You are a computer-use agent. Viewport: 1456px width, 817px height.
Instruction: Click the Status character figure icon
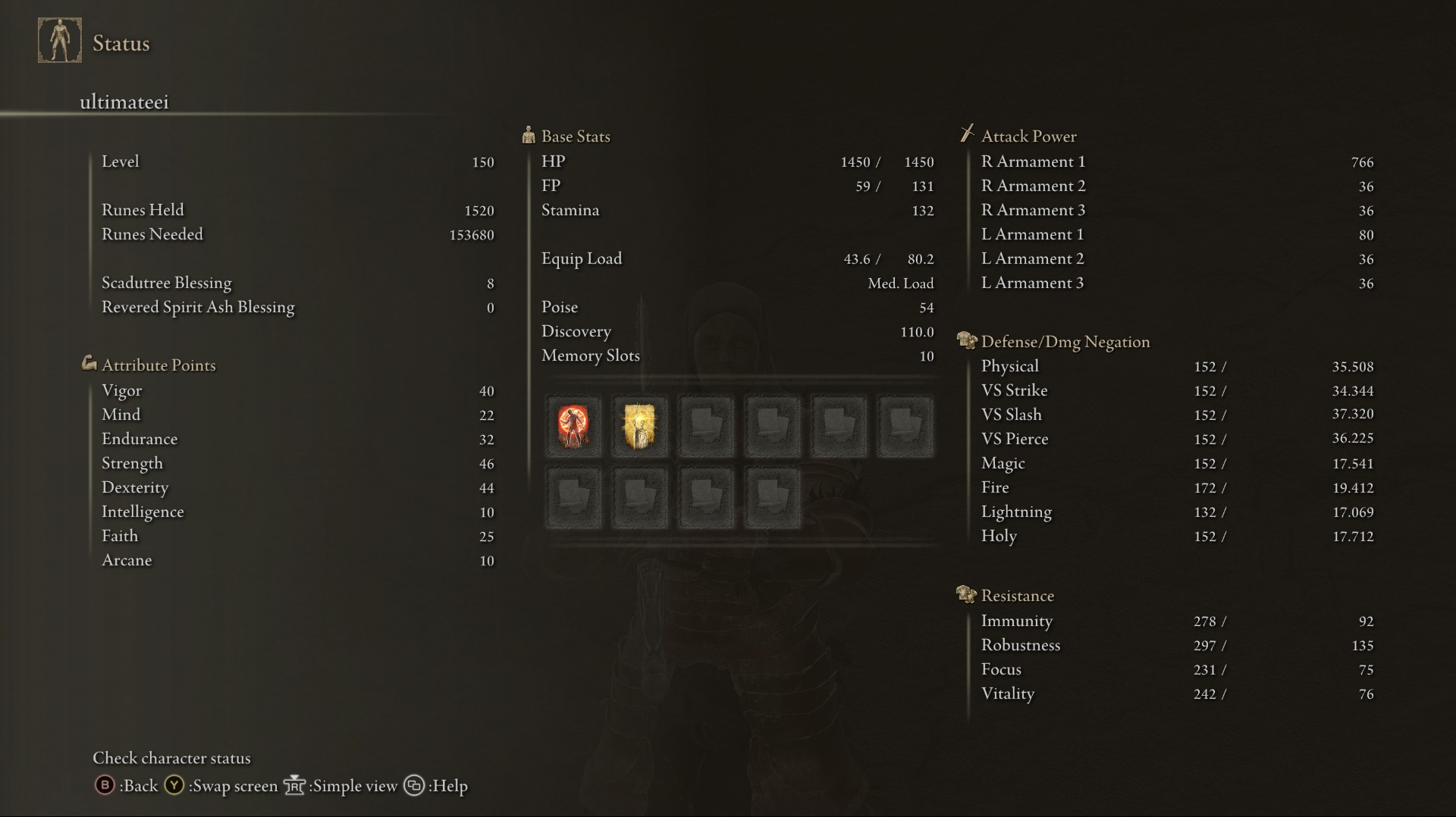pos(60,41)
